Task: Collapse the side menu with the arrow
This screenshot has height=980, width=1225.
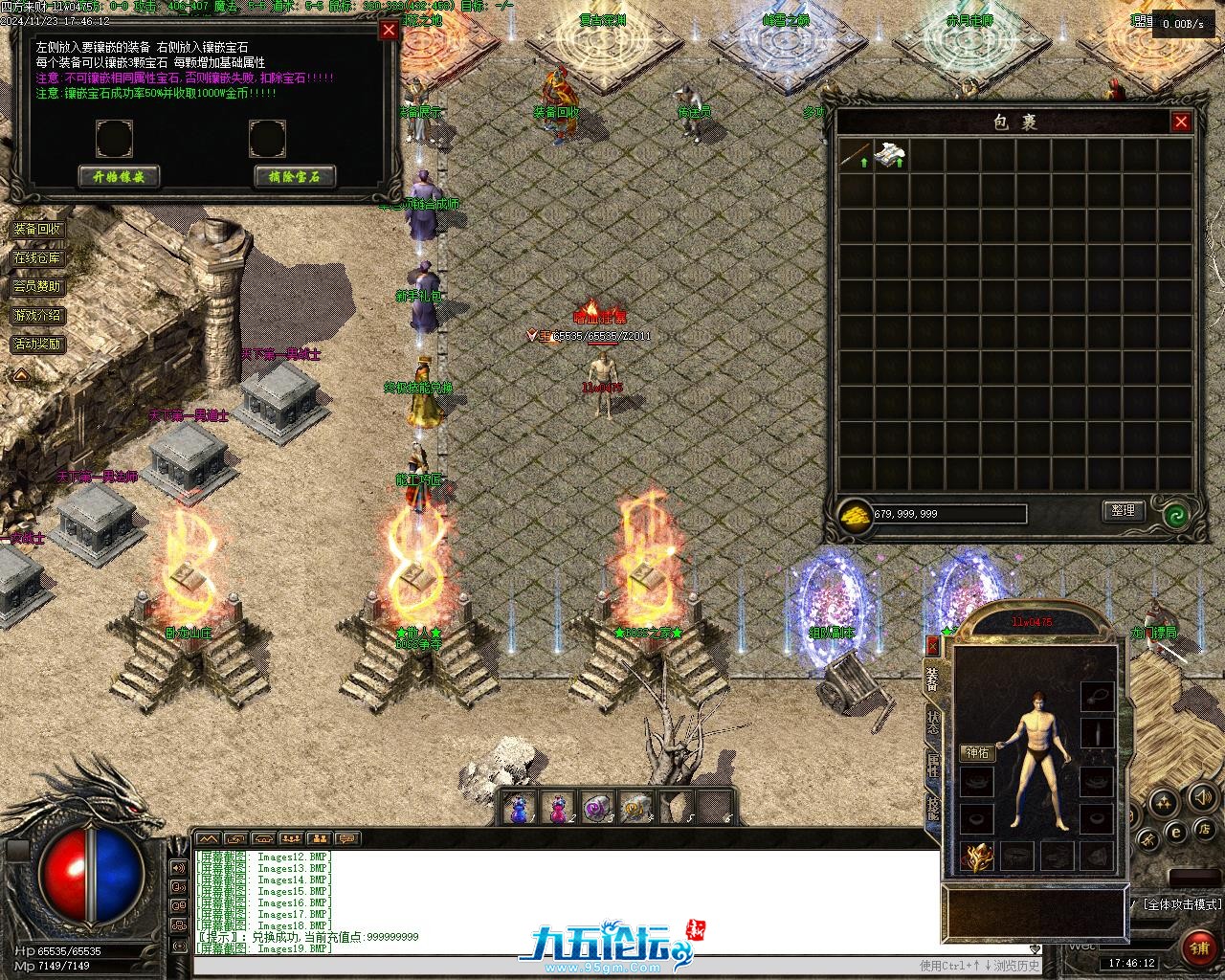Action: [19, 376]
